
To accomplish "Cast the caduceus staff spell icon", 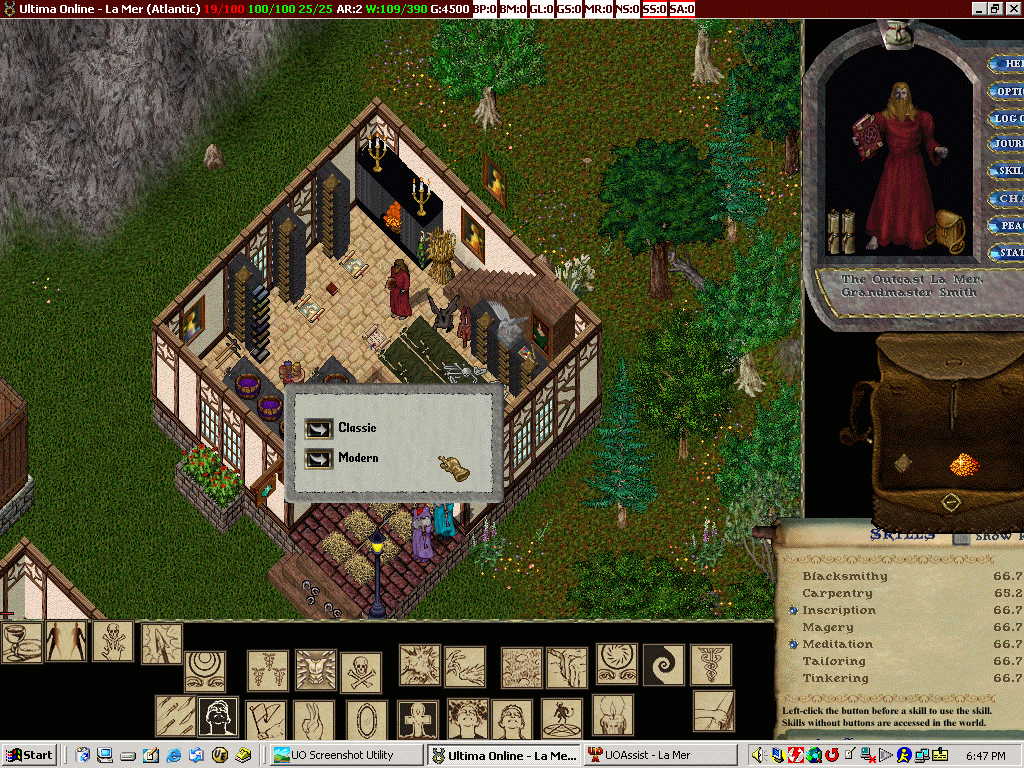I will [x=710, y=664].
